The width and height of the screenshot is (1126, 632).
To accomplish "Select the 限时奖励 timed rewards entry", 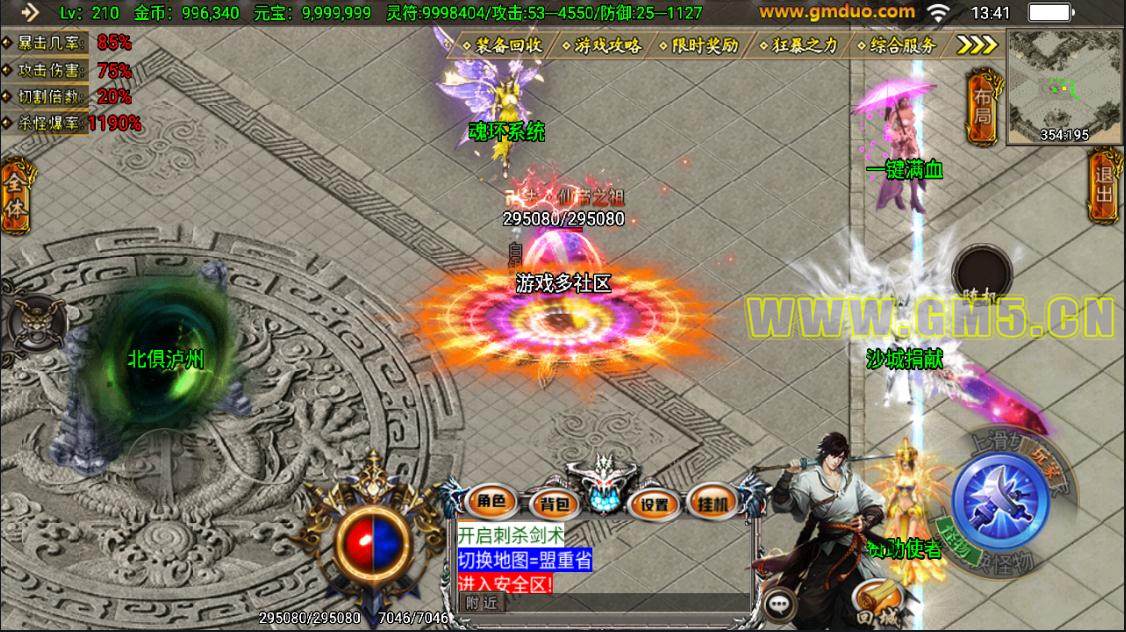I will [705, 46].
